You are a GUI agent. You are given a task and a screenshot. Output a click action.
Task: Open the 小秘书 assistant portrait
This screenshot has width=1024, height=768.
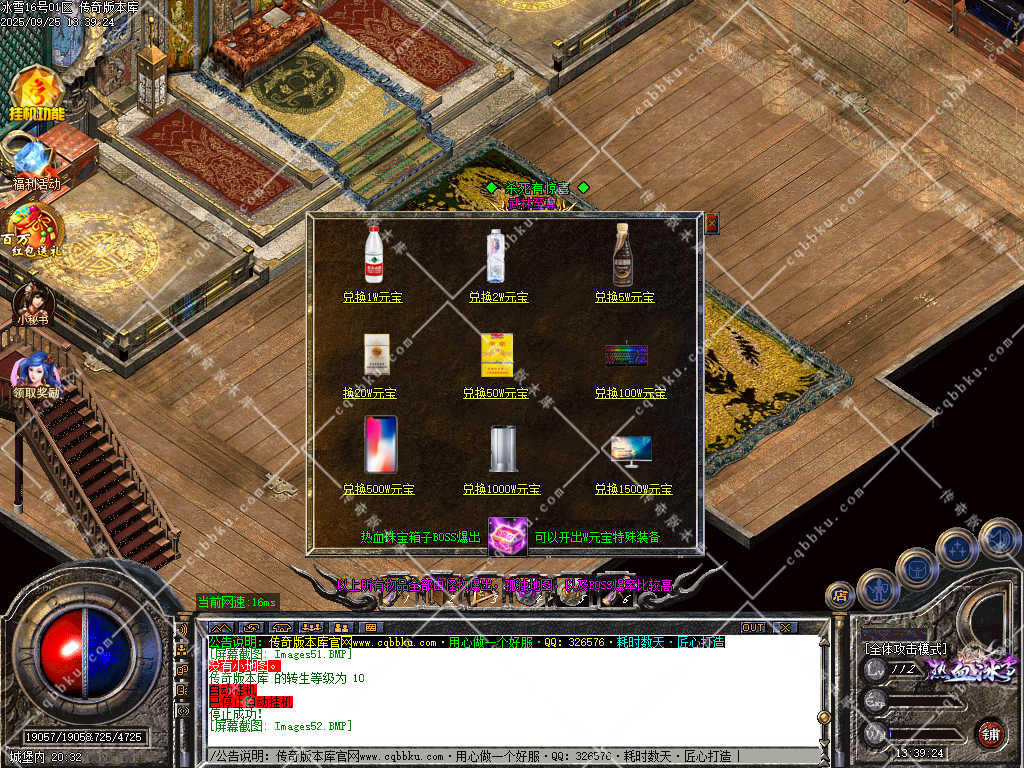point(32,302)
